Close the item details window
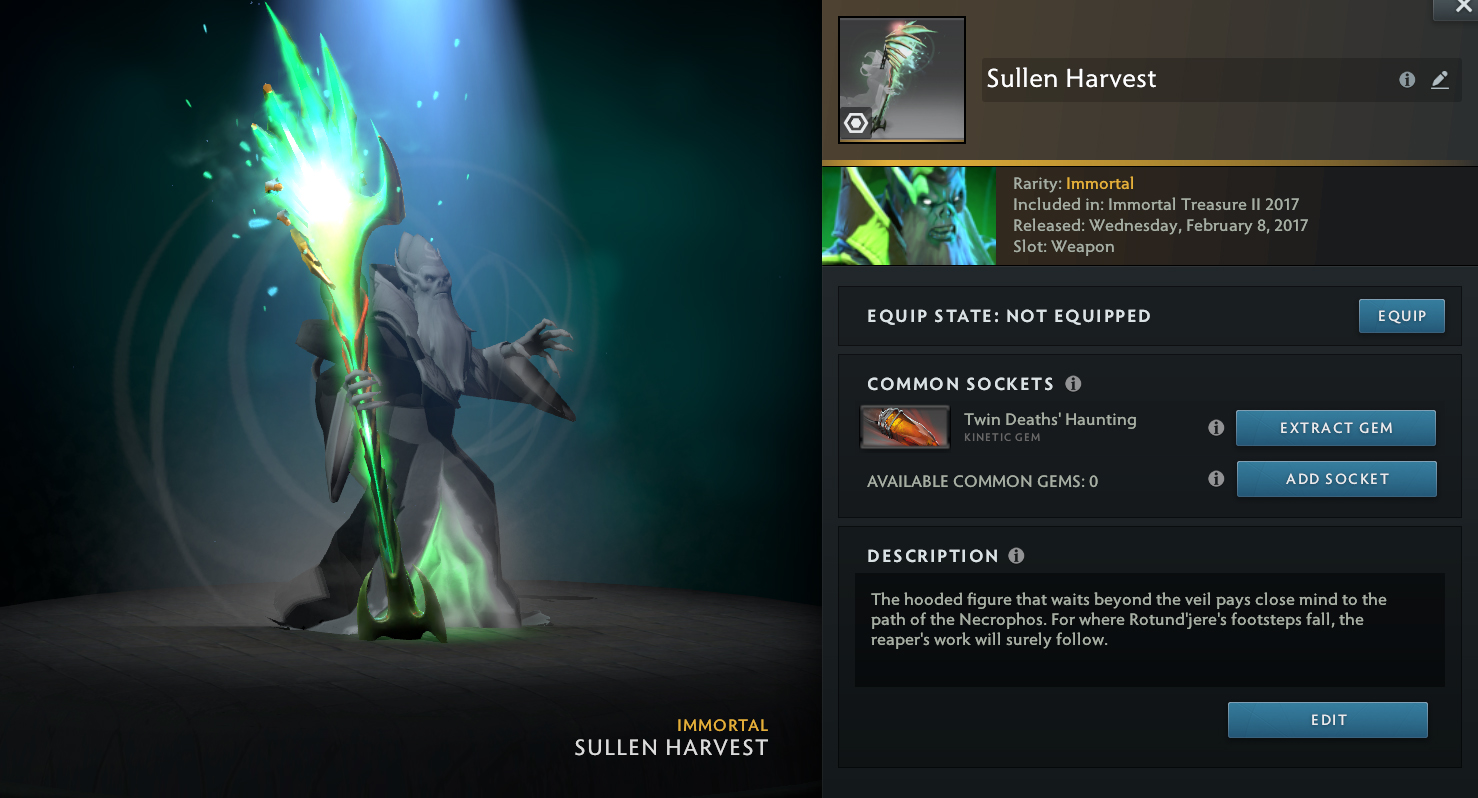This screenshot has height=798, width=1478. (1463, 7)
